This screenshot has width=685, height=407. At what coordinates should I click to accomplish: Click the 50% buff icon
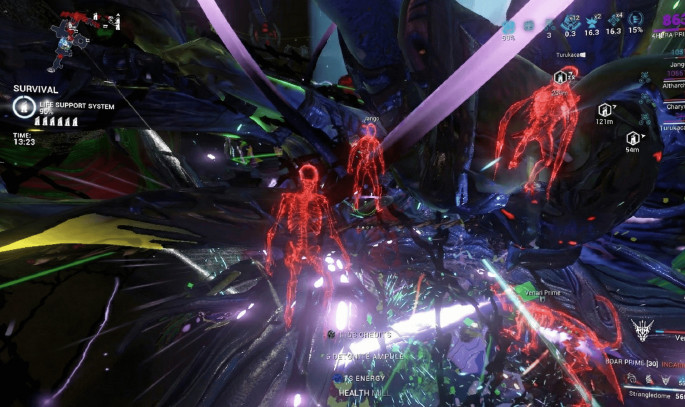pyautogui.click(x=509, y=26)
